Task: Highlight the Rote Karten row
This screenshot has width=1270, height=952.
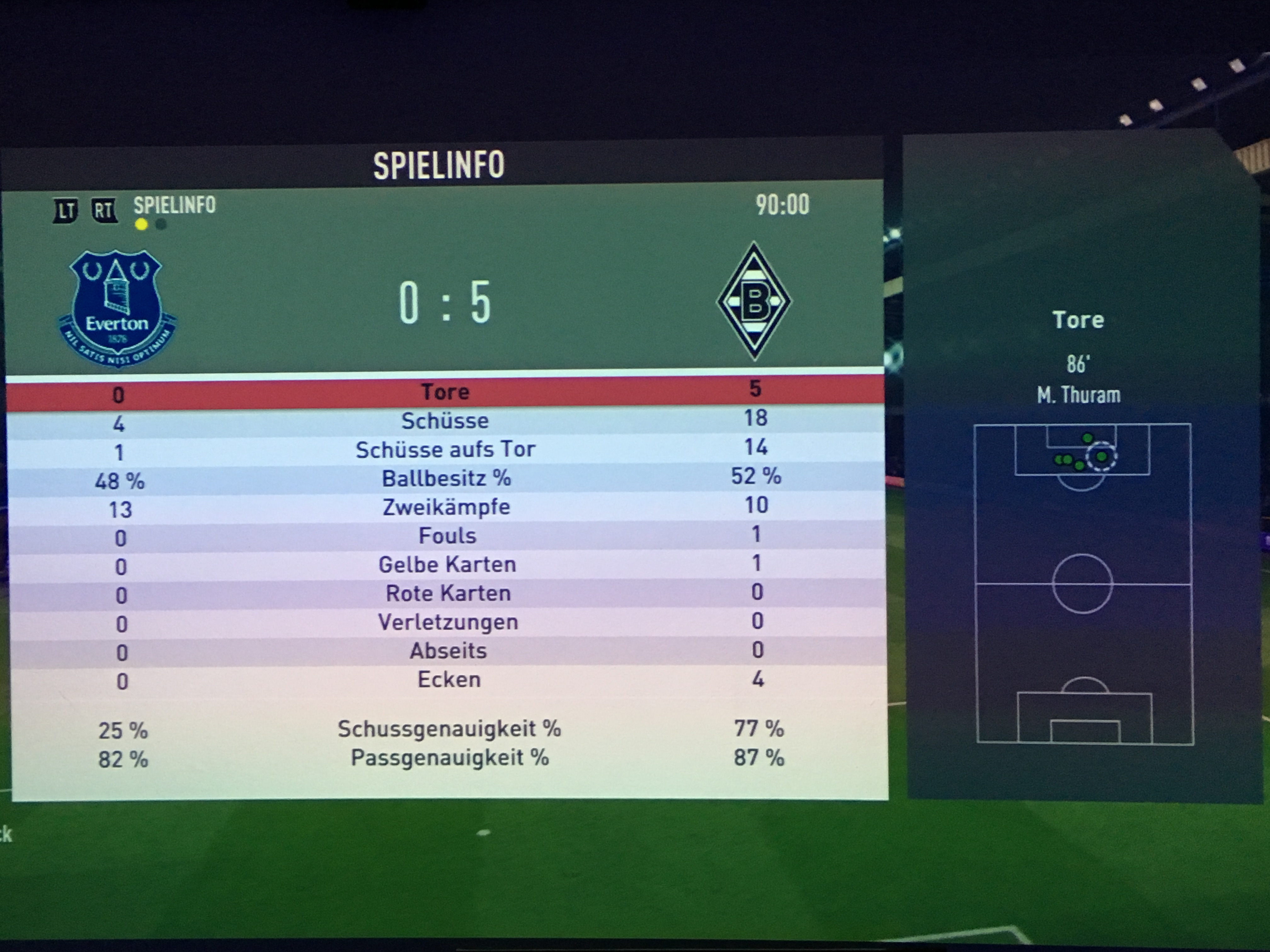Action: click(x=448, y=593)
